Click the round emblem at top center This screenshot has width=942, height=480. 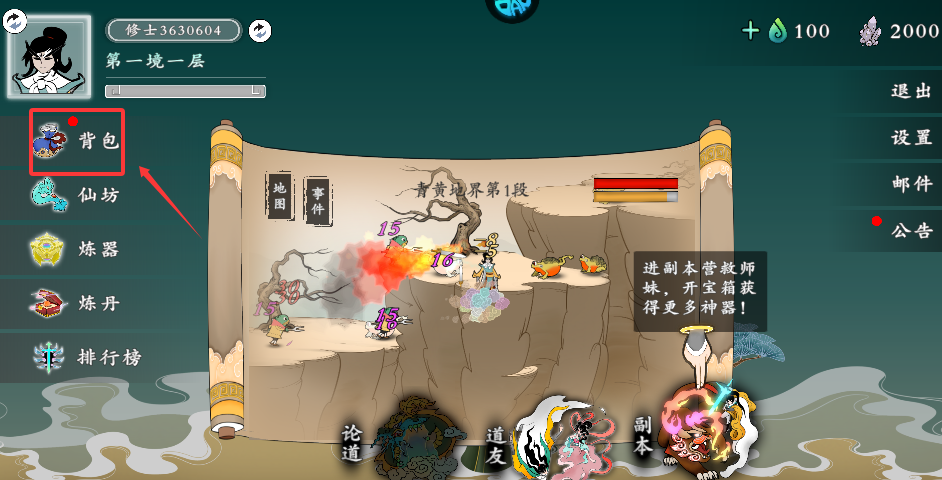coord(512,8)
